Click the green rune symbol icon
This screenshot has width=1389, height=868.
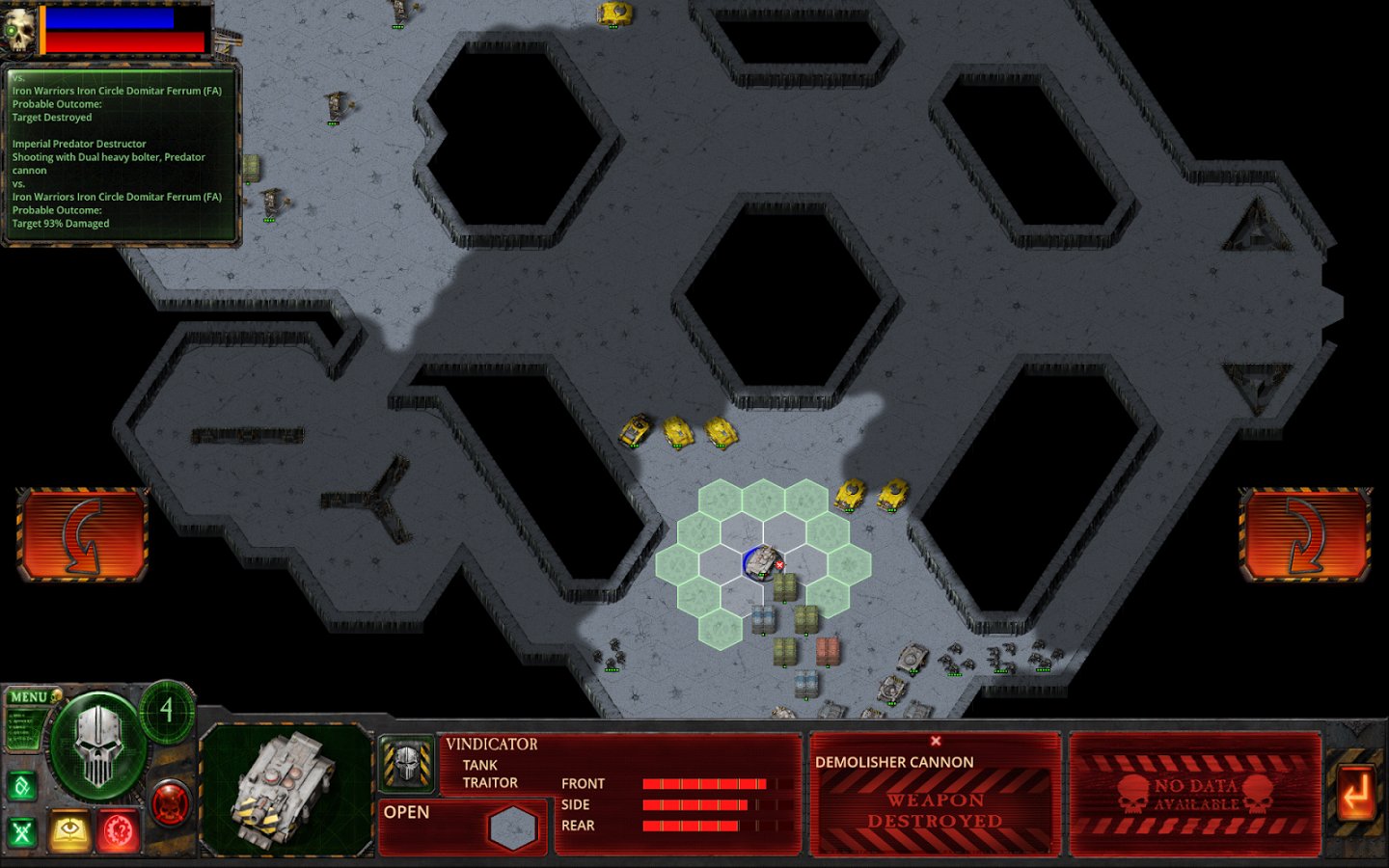(x=22, y=786)
